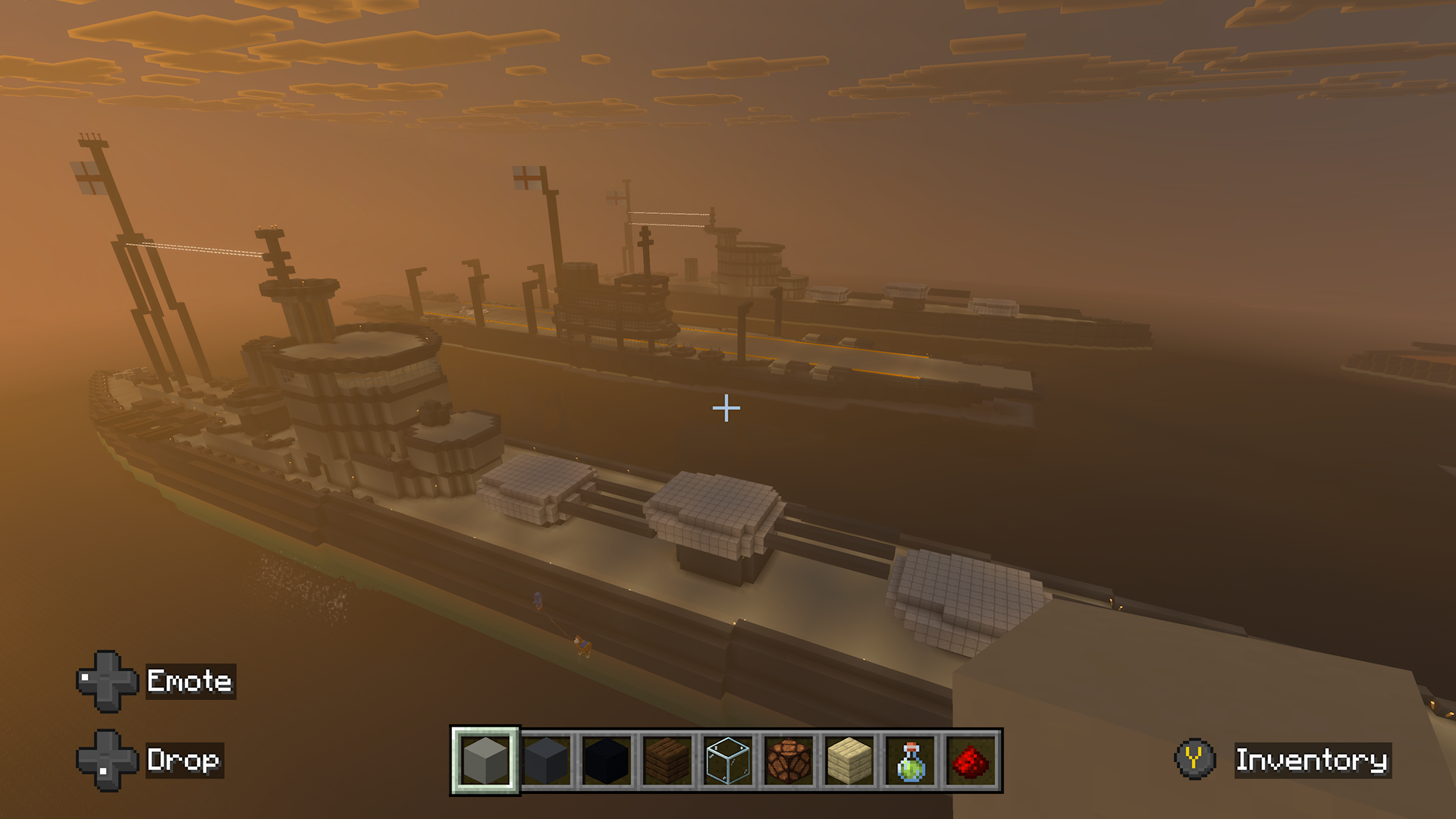The width and height of the screenshot is (1456, 819).
Task: Select the glass block in the hotbar
Action: 728,761
